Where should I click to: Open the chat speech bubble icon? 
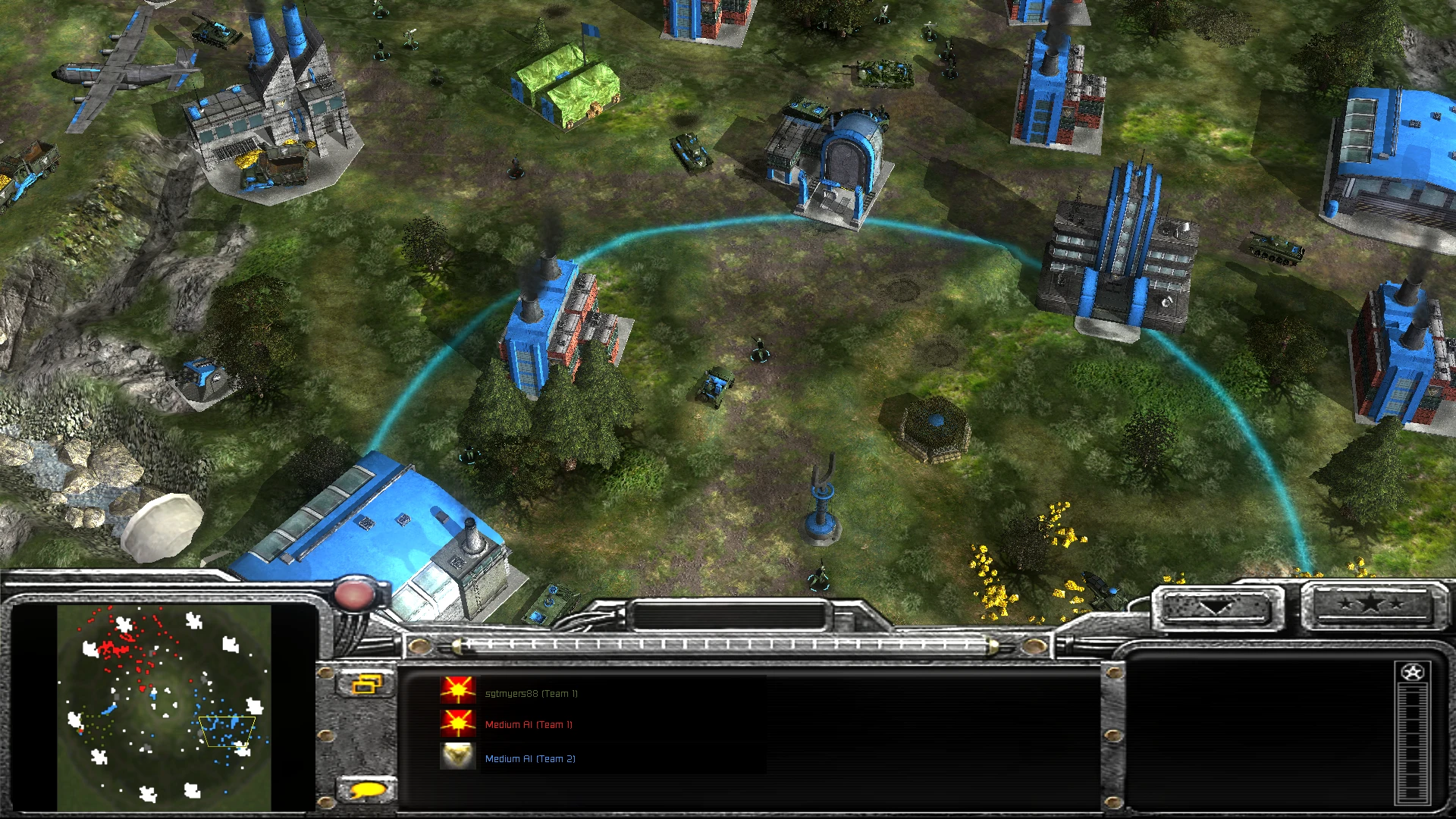366,789
